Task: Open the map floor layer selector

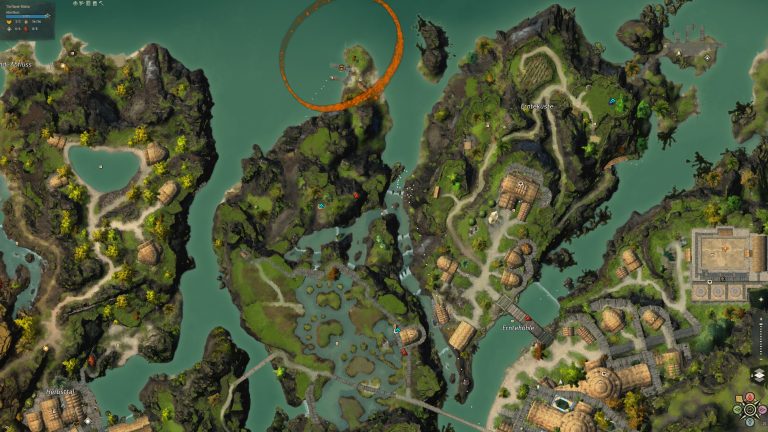Action: click(758, 375)
